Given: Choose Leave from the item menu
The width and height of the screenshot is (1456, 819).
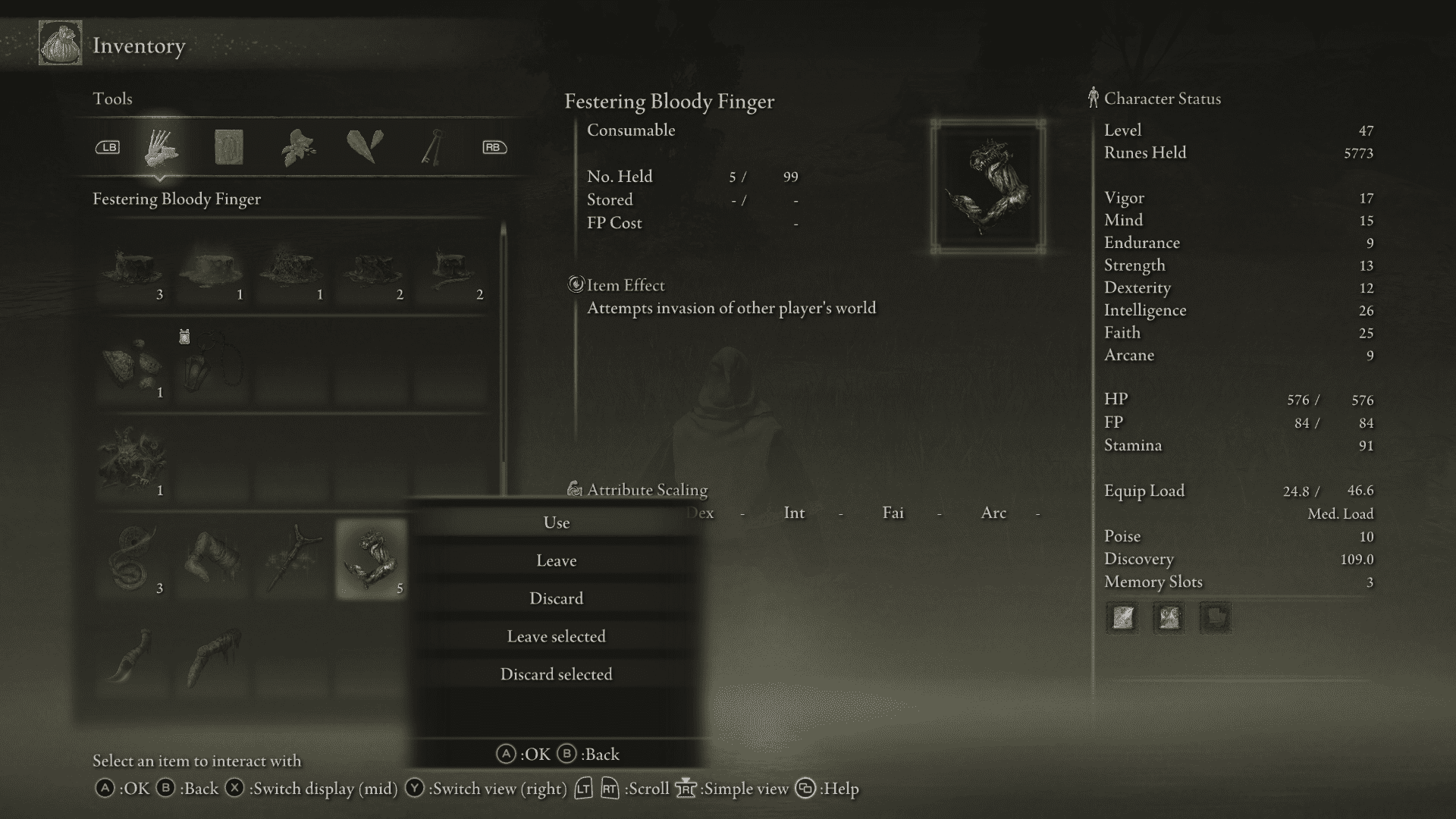Looking at the screenshot, I should click(557, 560).
